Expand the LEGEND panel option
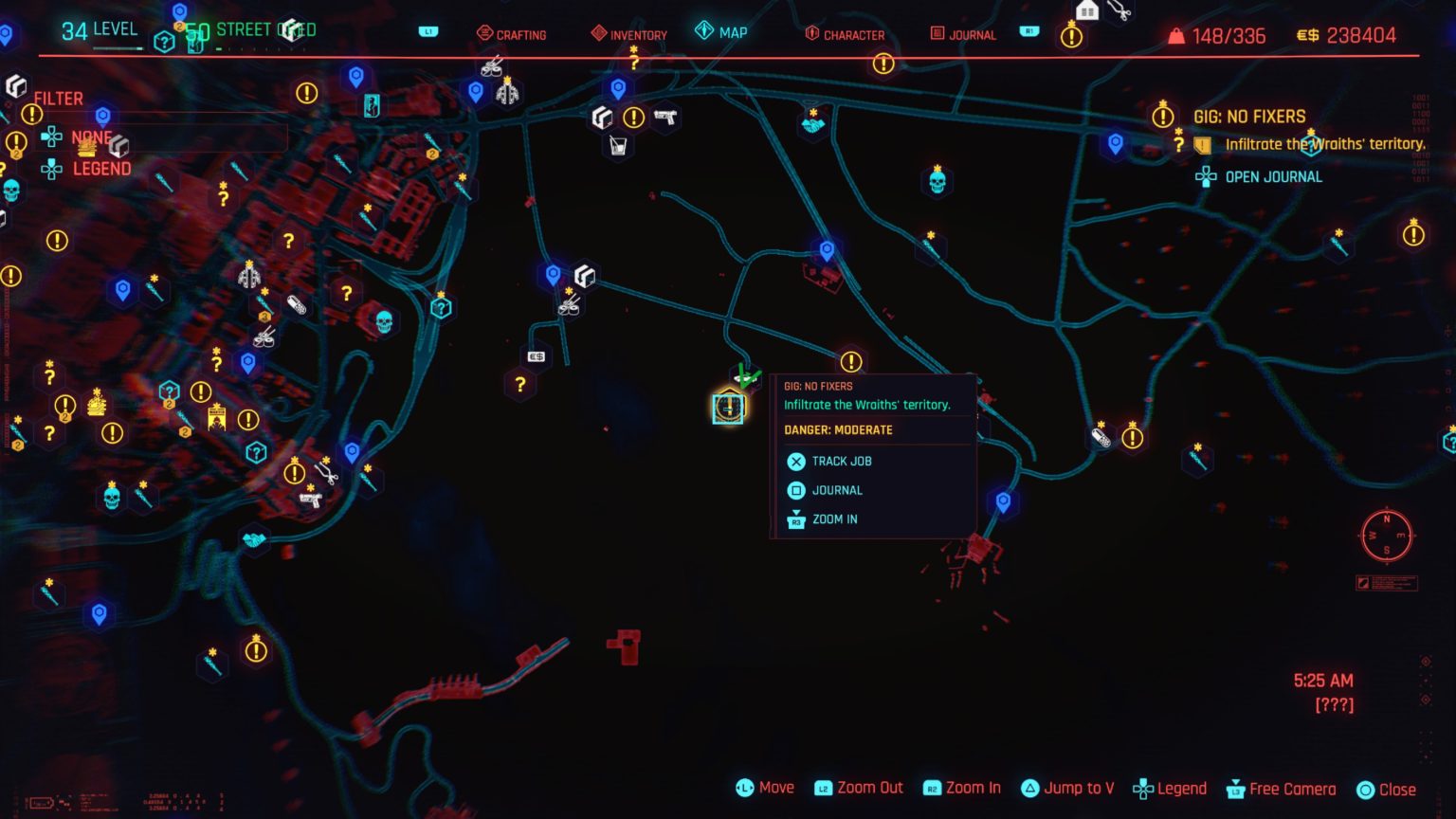The height and width of the screenshot is (819, 1456). [102, 169]
